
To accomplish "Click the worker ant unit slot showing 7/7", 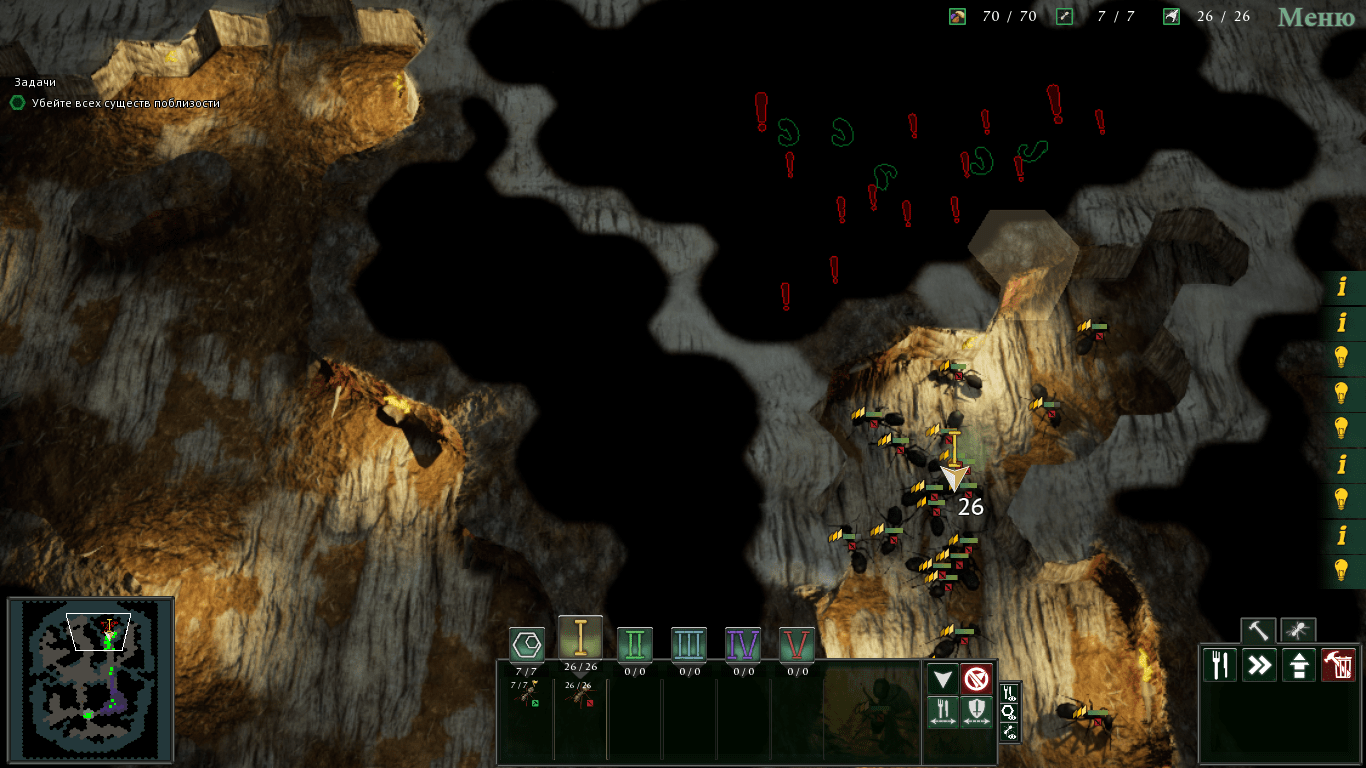I will [525, 696].
